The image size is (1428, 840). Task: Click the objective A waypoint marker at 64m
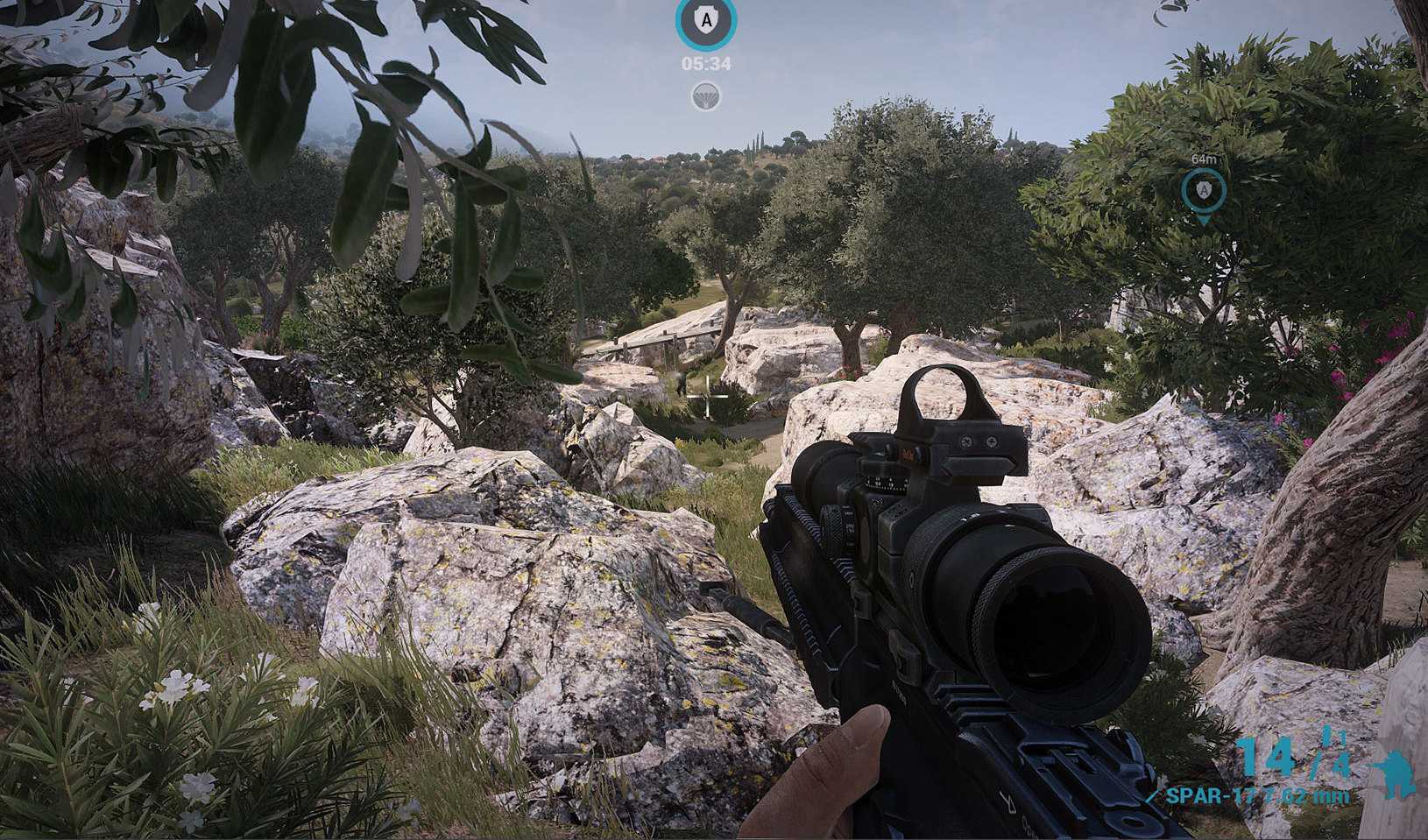pyautogui.click(x=1203, y=190)
